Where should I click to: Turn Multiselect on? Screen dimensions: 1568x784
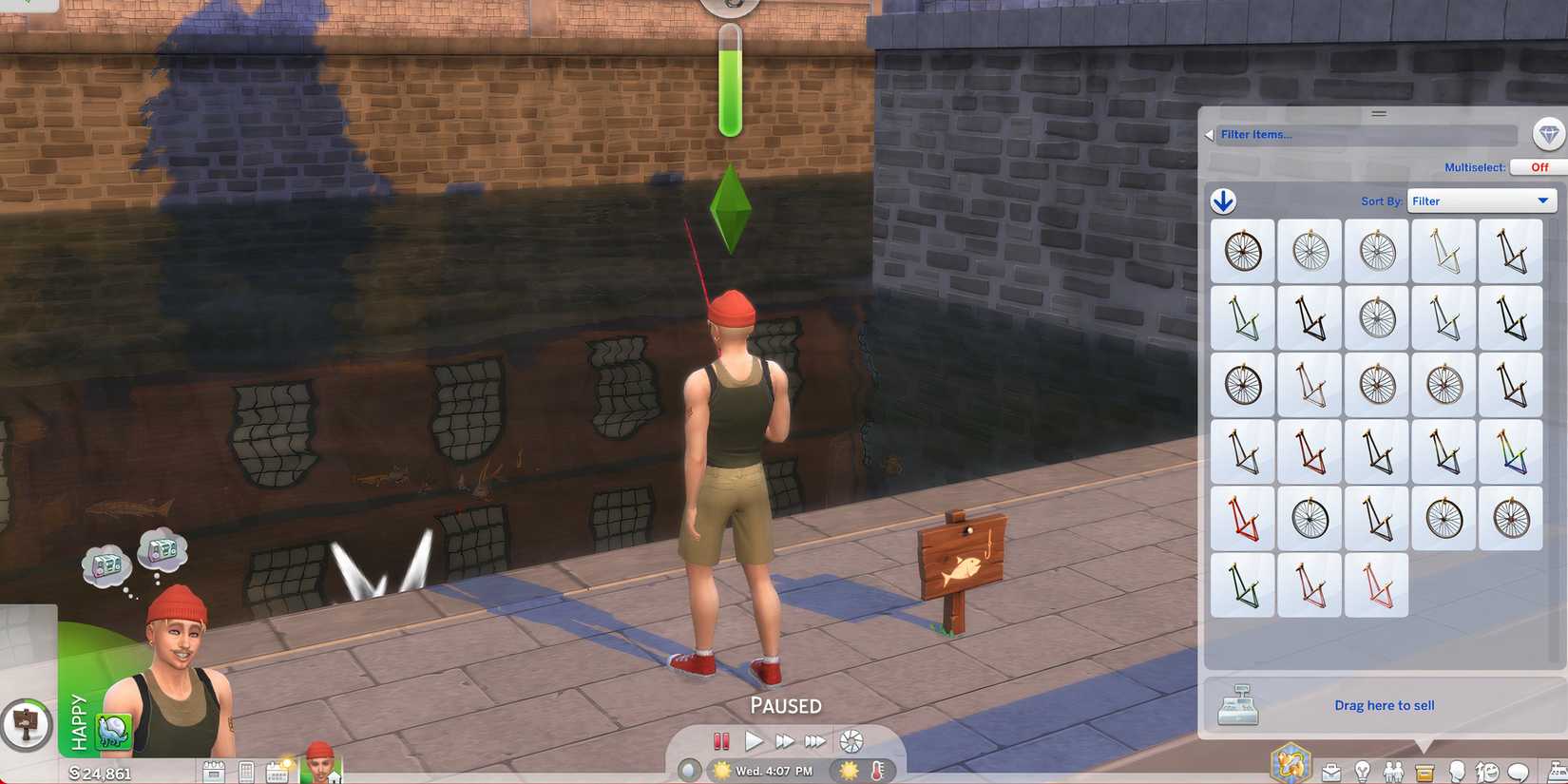[x=1538, y=166]
